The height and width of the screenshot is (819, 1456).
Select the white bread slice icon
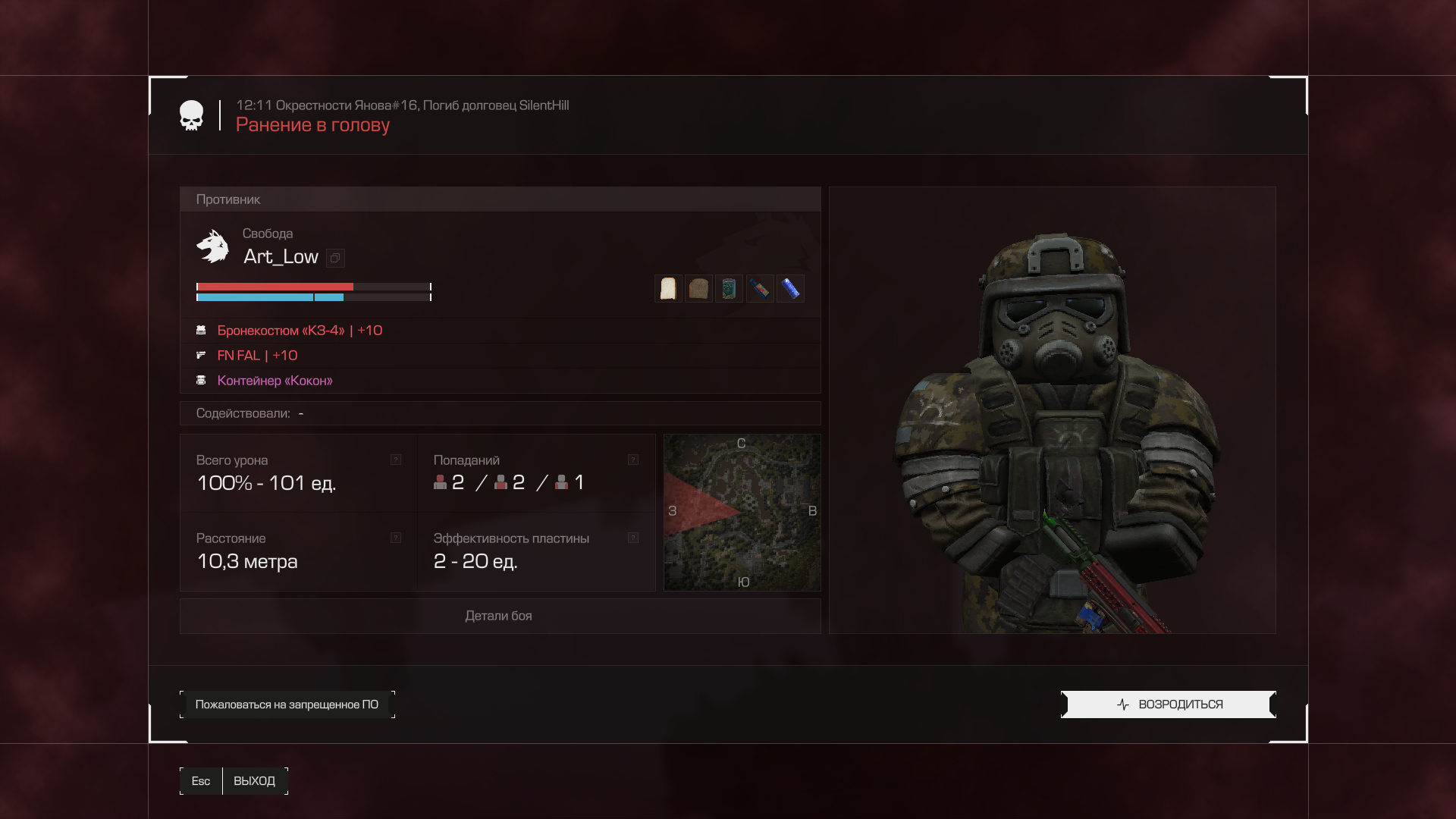668,289
